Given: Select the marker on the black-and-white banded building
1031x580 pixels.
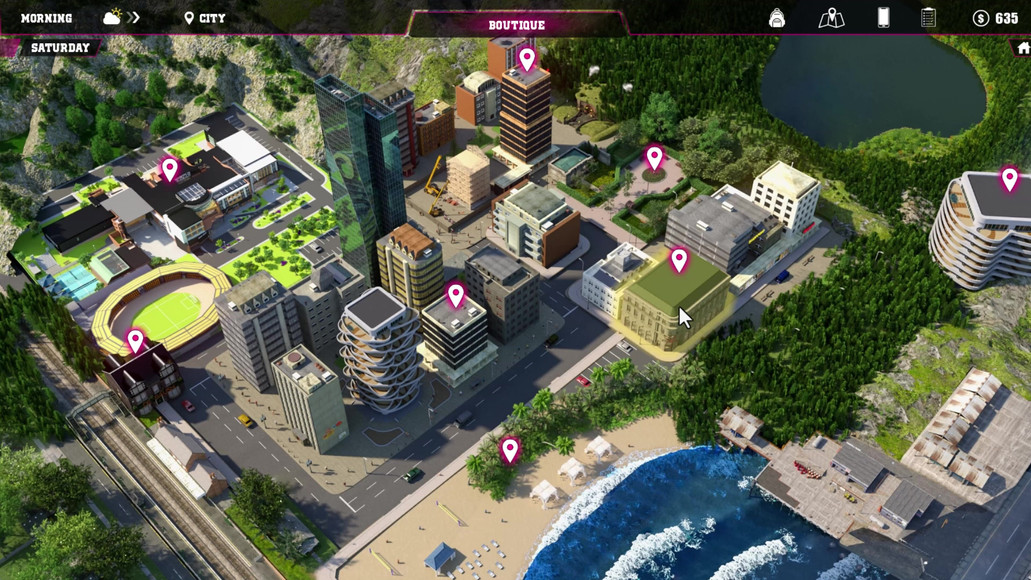Looking at the screenshot, I should coord(456,294).
